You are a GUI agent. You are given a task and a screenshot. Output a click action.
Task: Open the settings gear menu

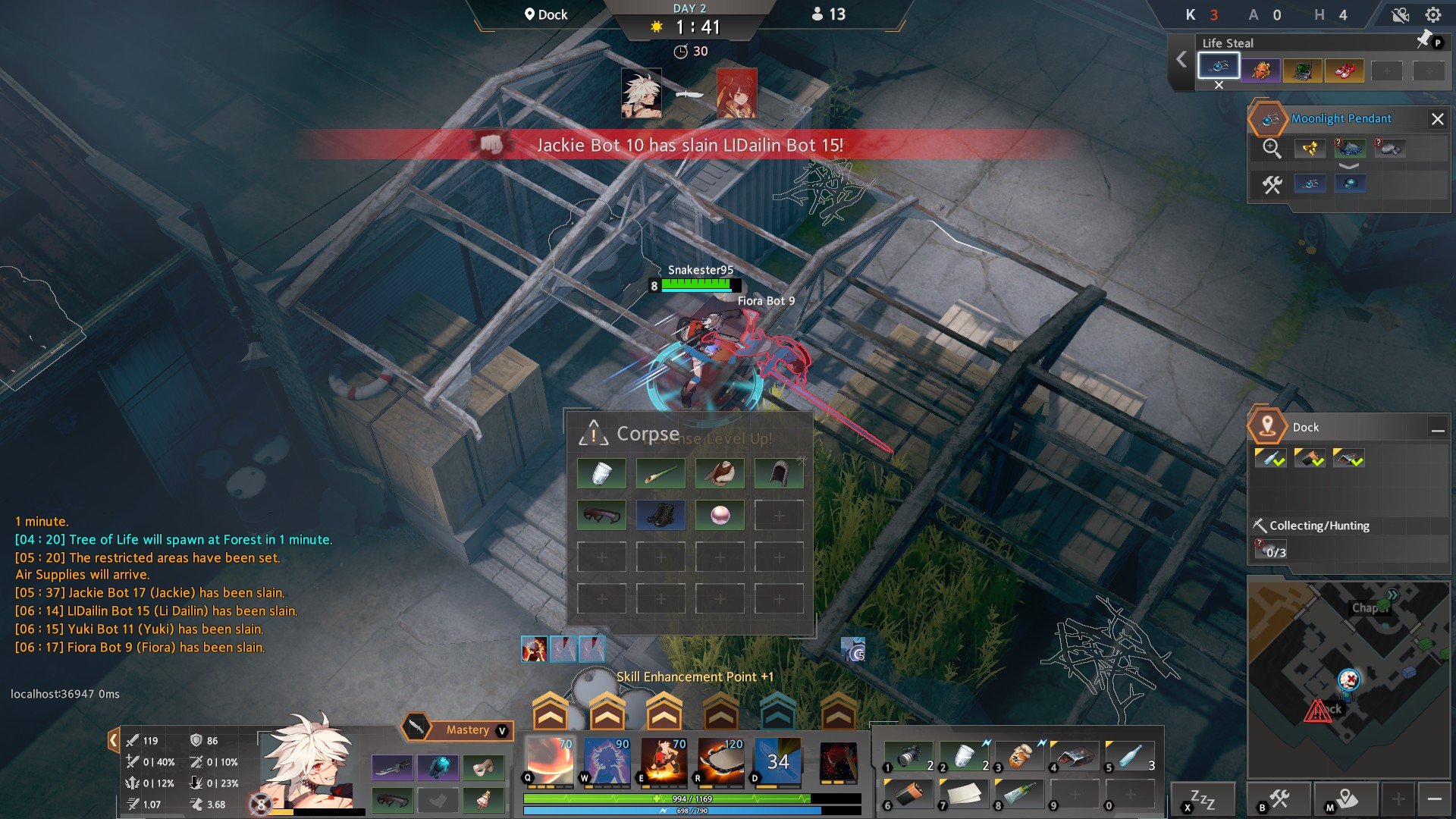pyautogui.click(x=1432, y=15)
